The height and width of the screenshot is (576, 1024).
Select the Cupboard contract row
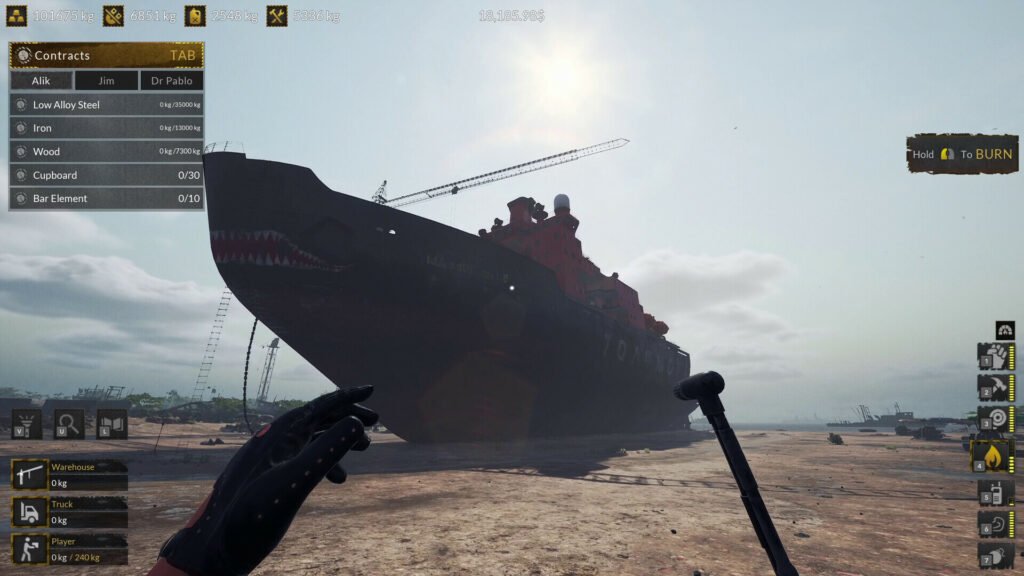106,175
